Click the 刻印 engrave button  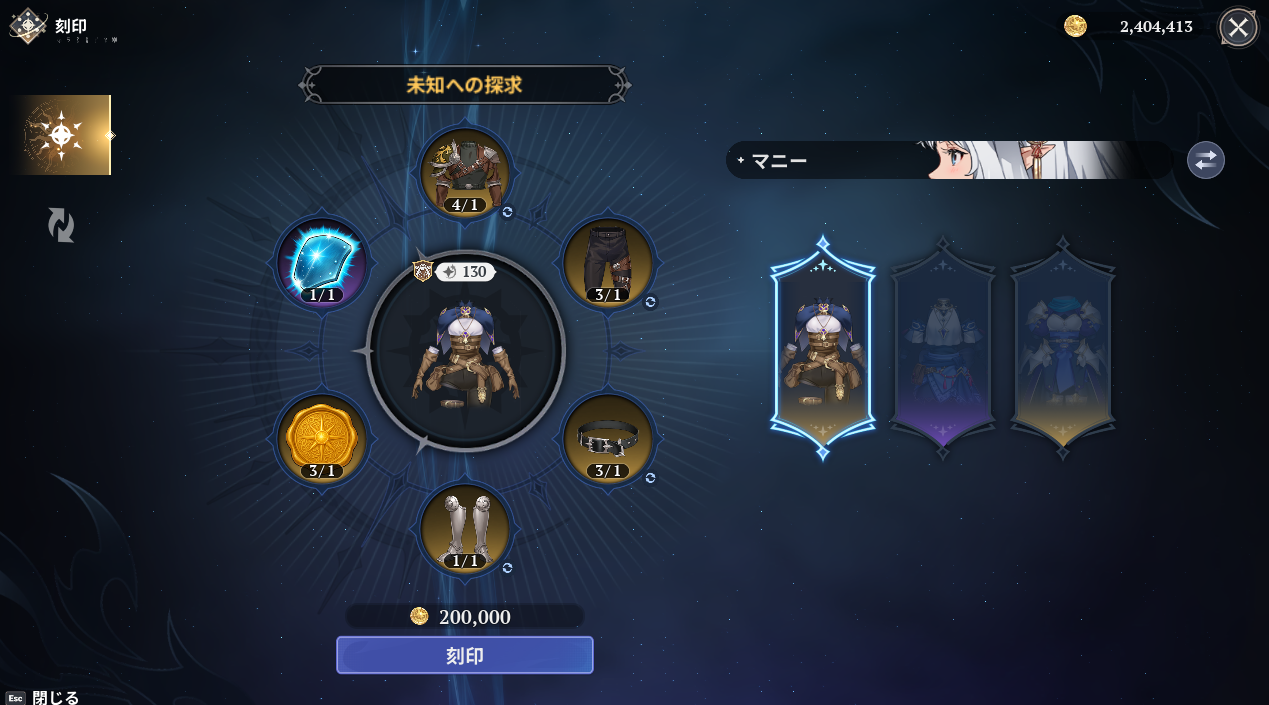(x=464, y=655)
